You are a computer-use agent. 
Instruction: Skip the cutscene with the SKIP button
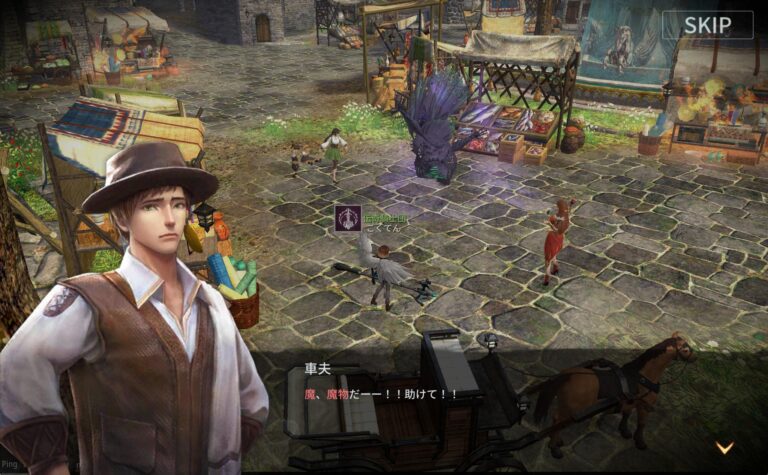pos(708,25)
